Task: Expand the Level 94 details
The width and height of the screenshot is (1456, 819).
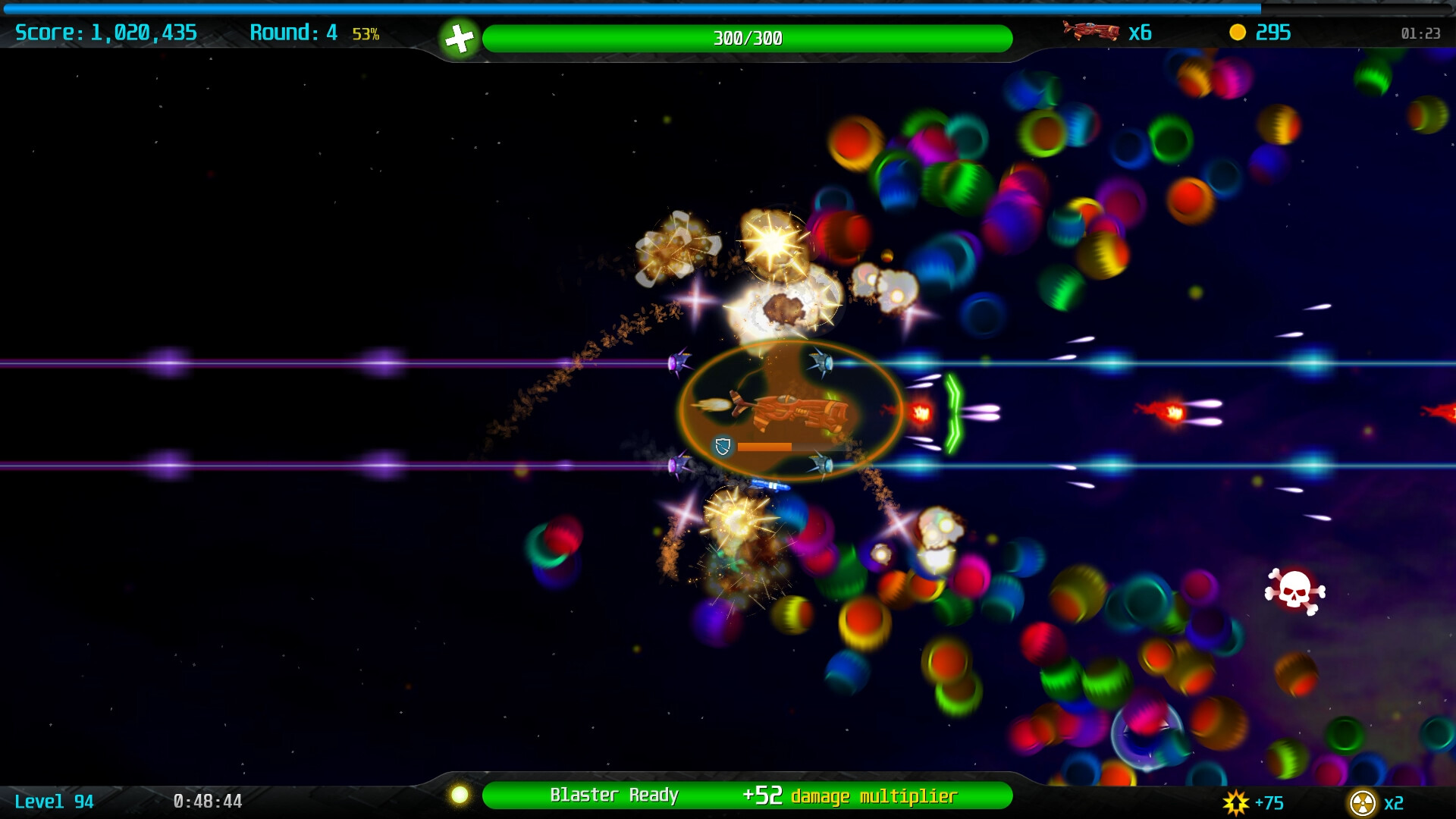Action: tap(53, 802)
